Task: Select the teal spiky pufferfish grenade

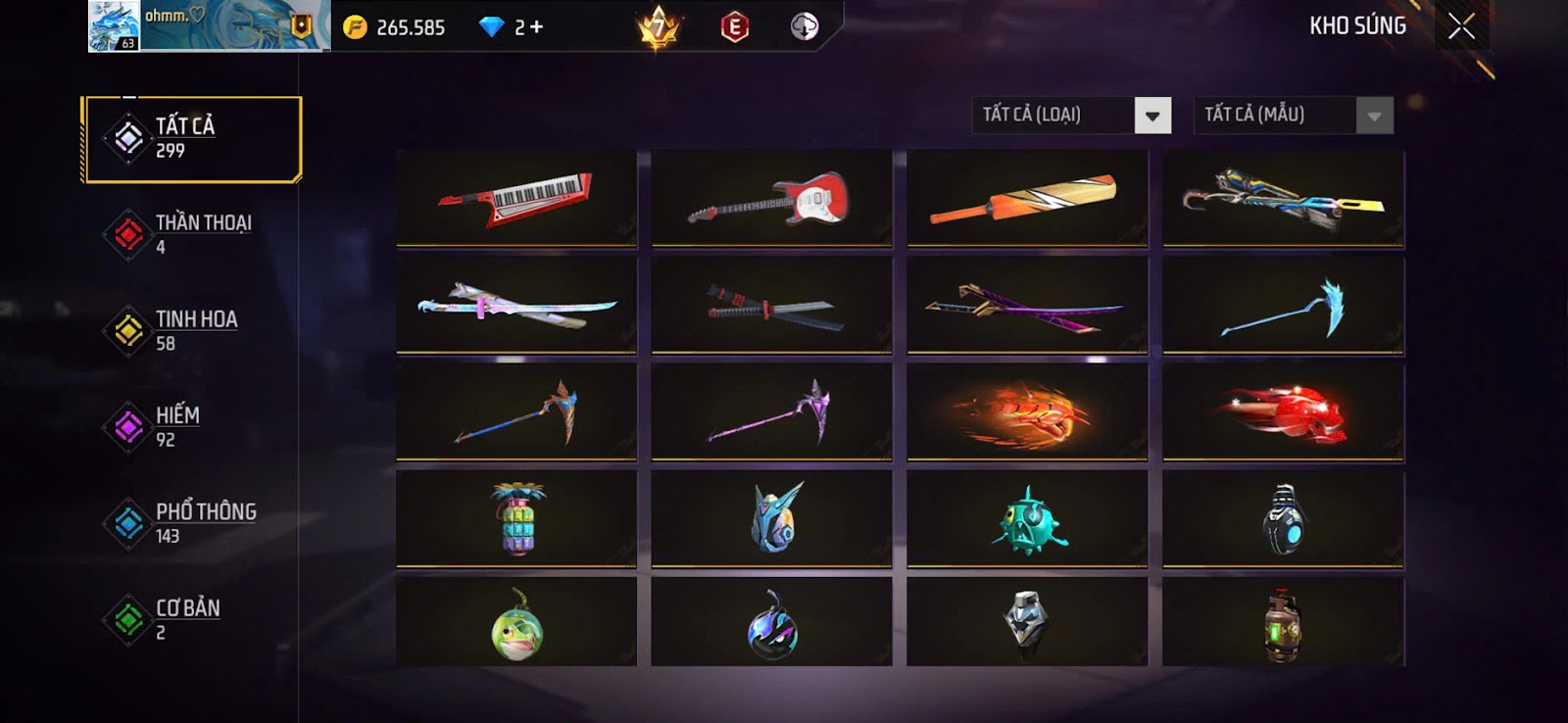Action: click(1026, 520)
